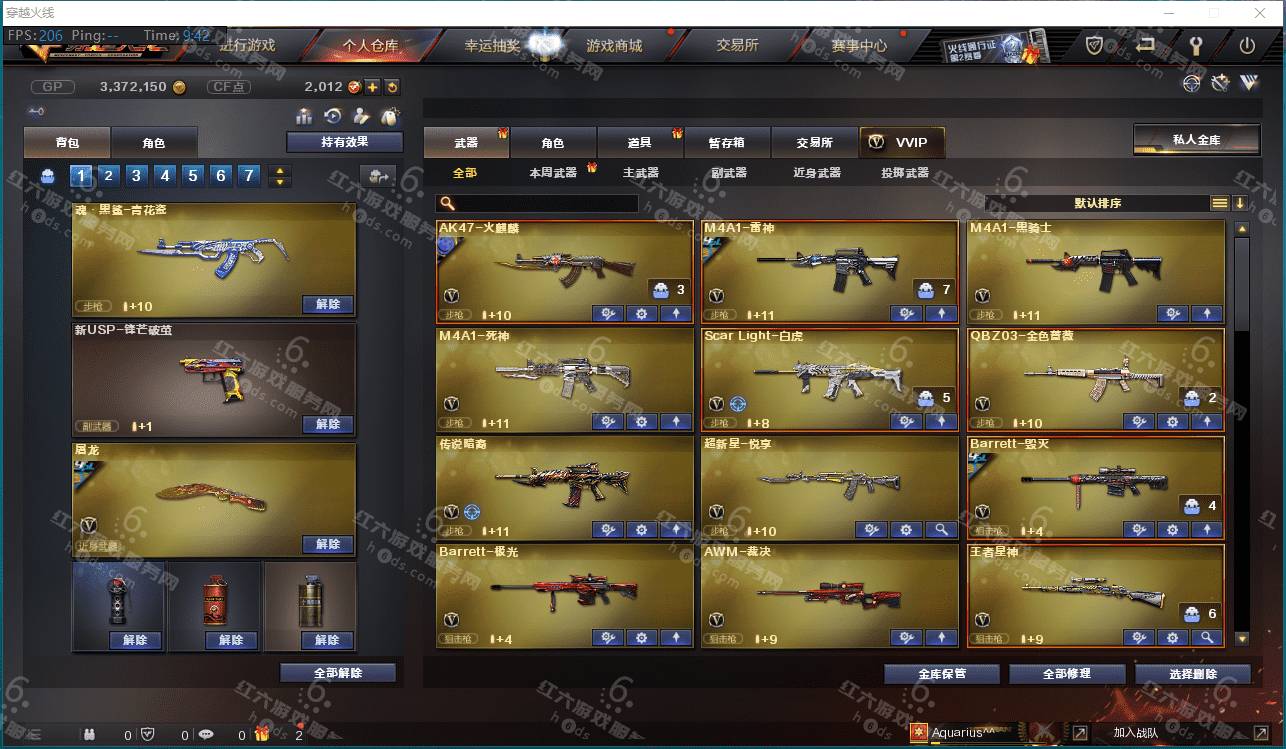Image resolution: width=1286 pixels, height=749 pixels.
Task: Open the 交易所 menu in top navigation
Action: pos(737,46)
